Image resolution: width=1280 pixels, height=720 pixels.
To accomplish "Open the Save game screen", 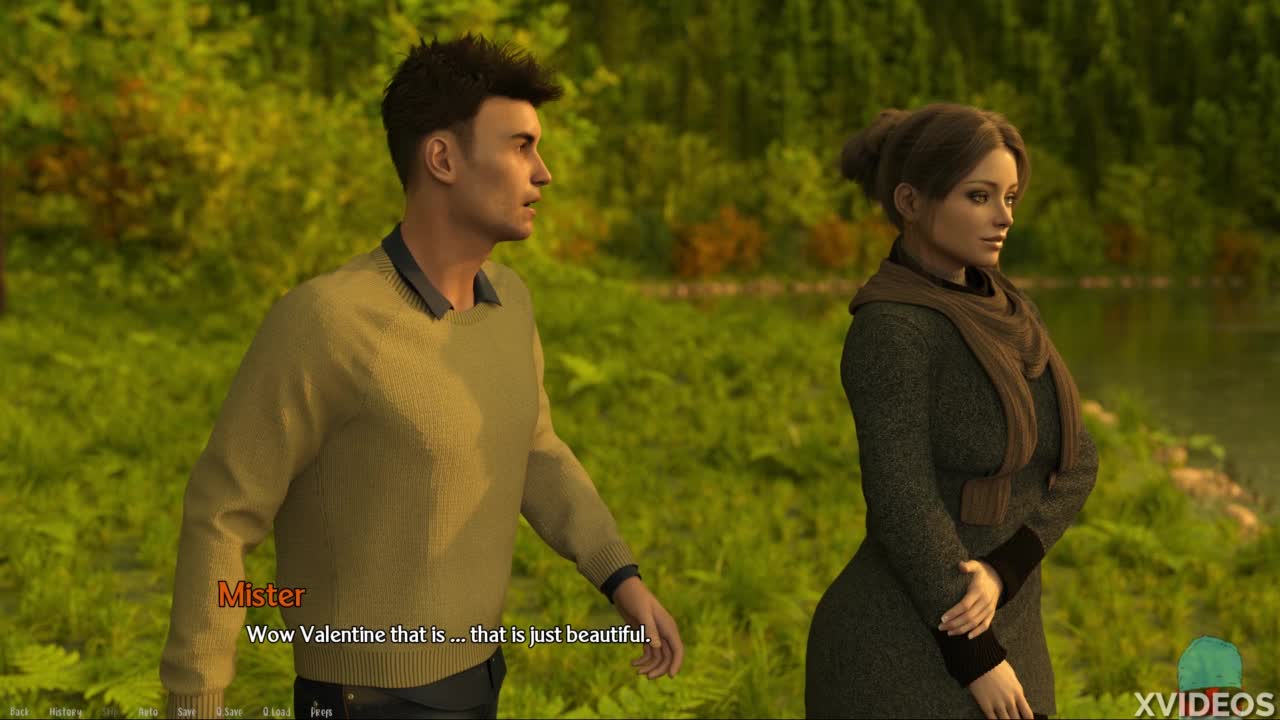I will pos(186,712).
